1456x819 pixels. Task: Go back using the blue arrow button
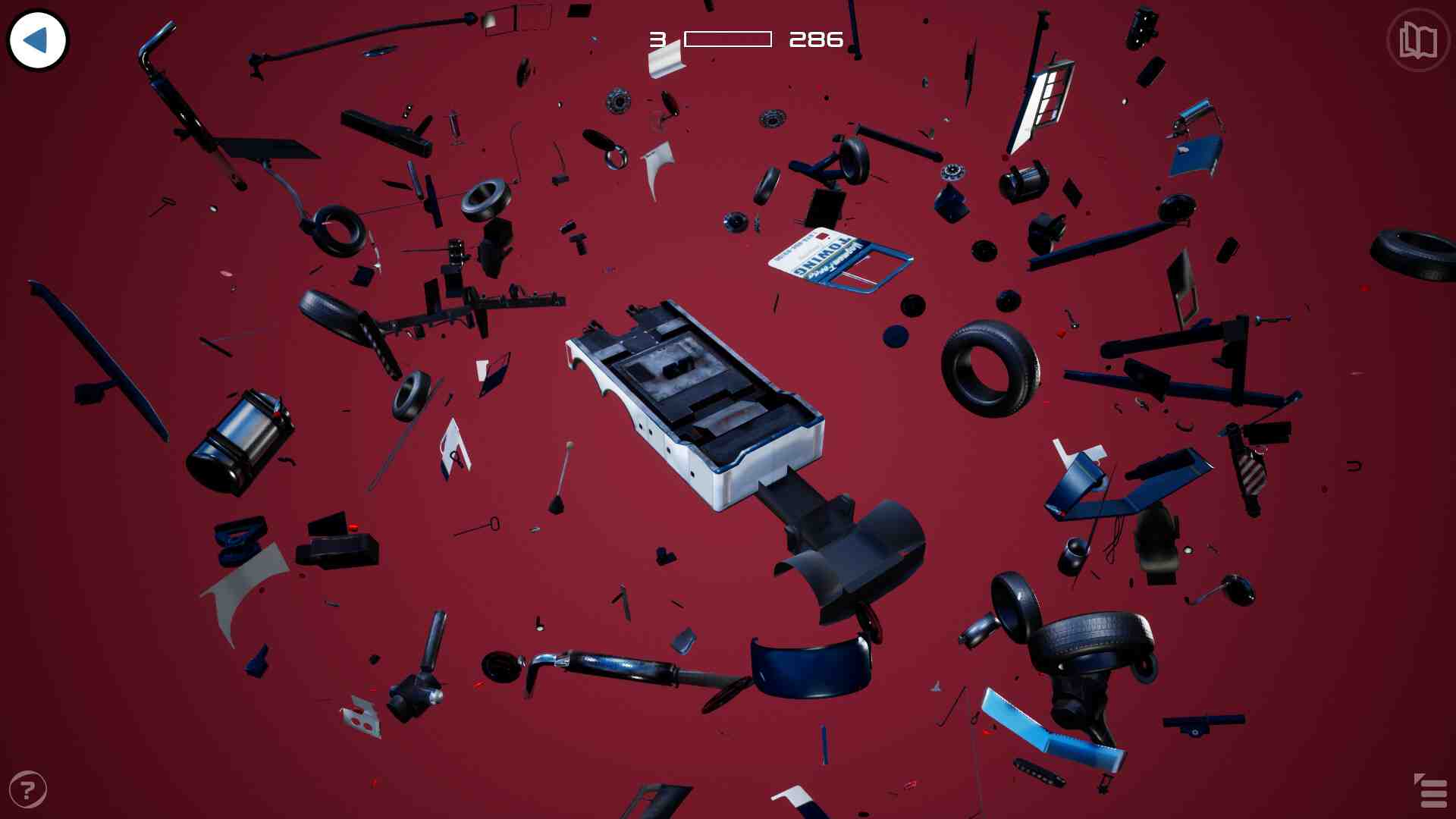click(x=37, y=40)
